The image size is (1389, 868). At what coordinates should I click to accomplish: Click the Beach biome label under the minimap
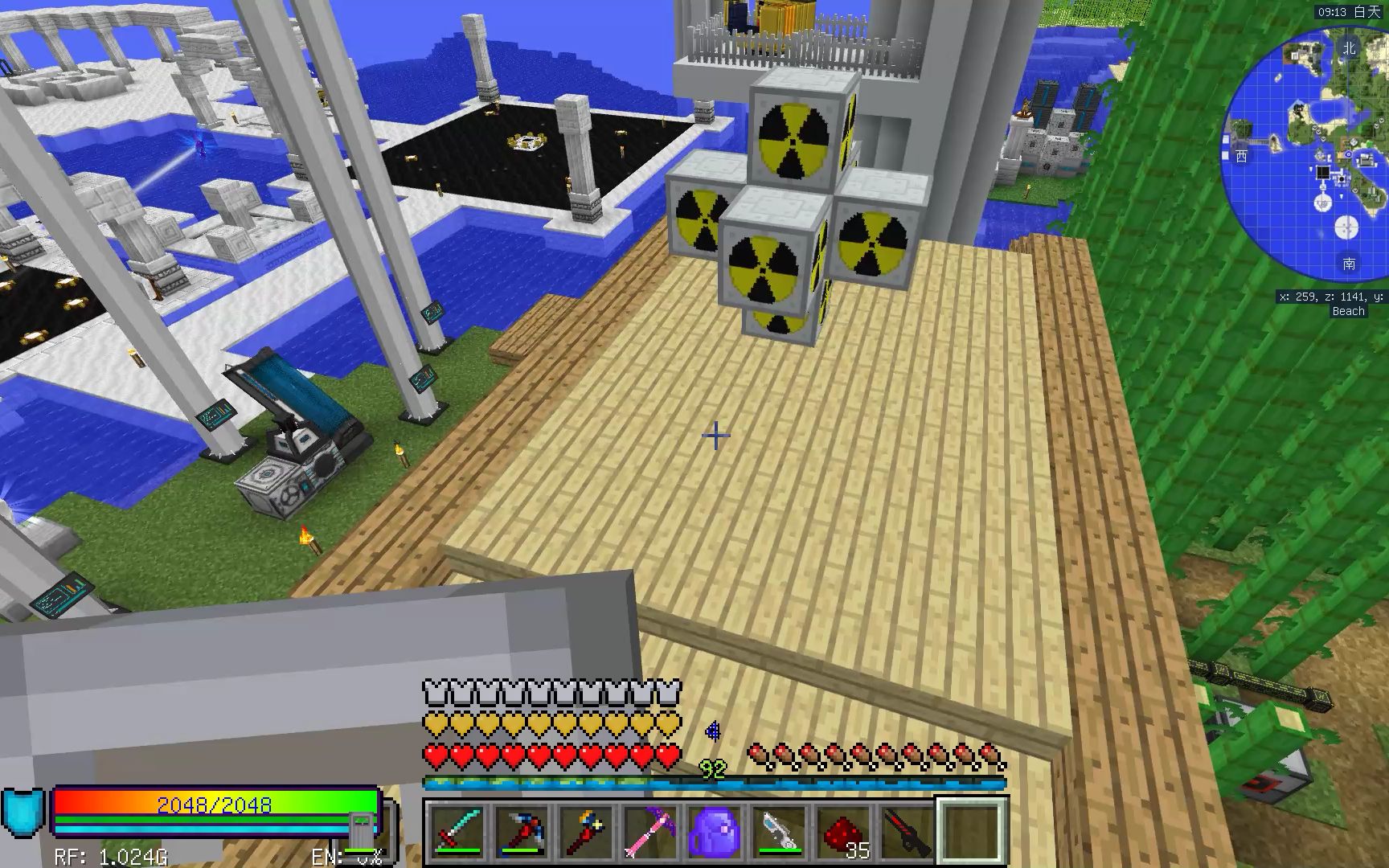[x=1348, y=311]
